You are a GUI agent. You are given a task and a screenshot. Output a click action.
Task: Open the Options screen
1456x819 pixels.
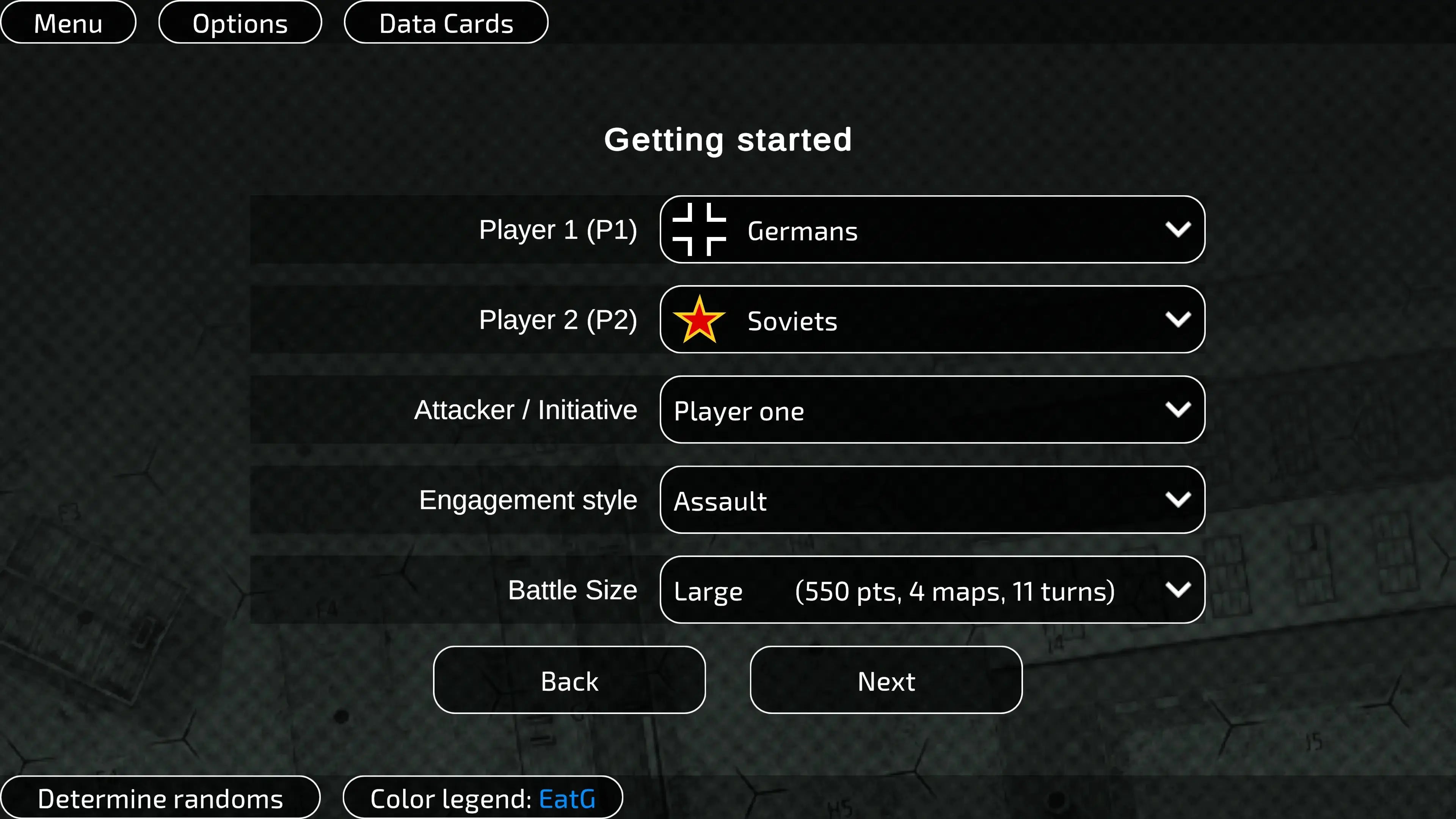pyautogui.click(x=240, y=23)
